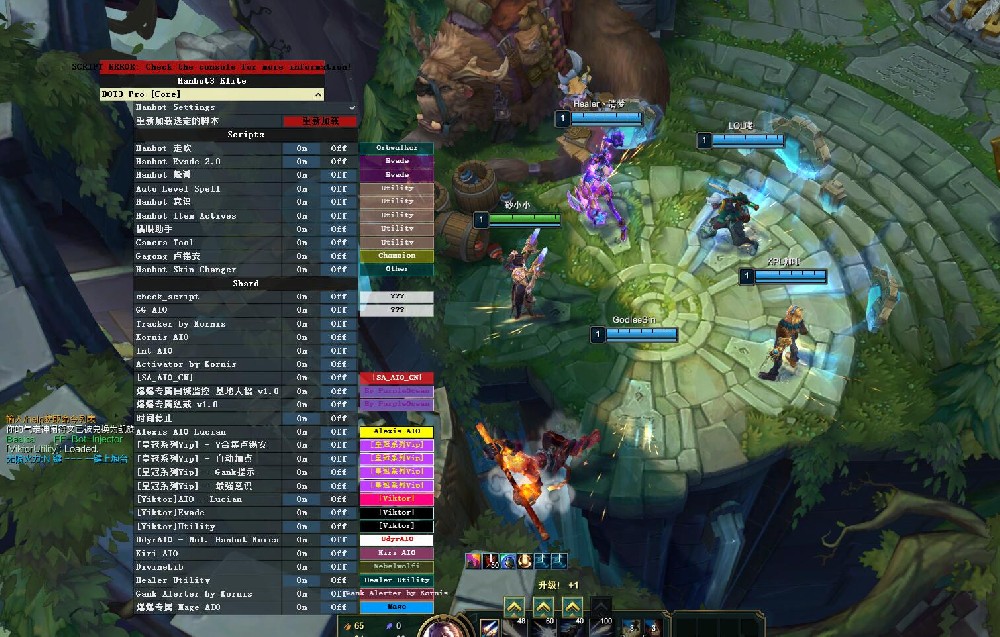Level up the first ability
The image size is (1000, 637).
513,606
